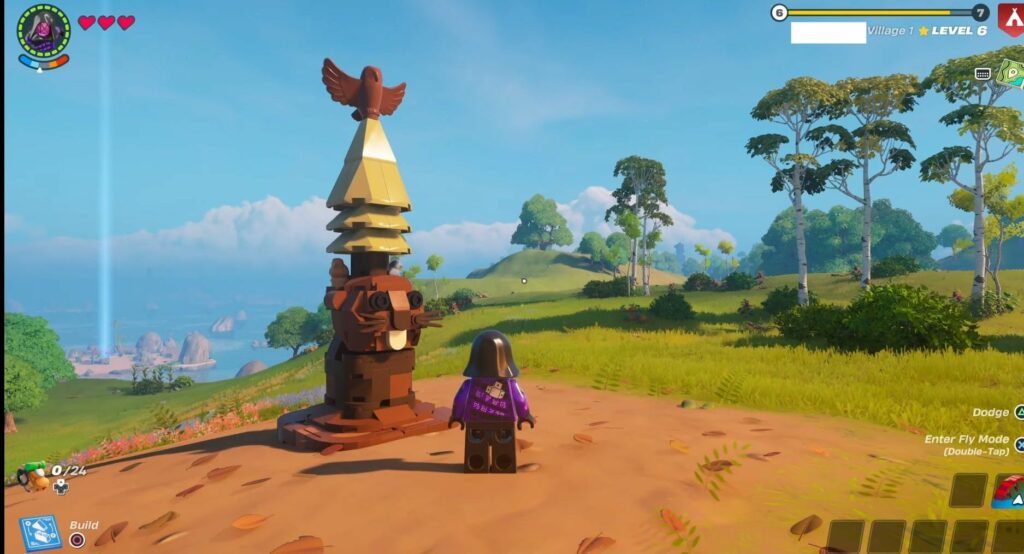The height and width of the screenshot is (554, 1024).
Task: Open the green map icon
Action: click(x=1012, y=74)
